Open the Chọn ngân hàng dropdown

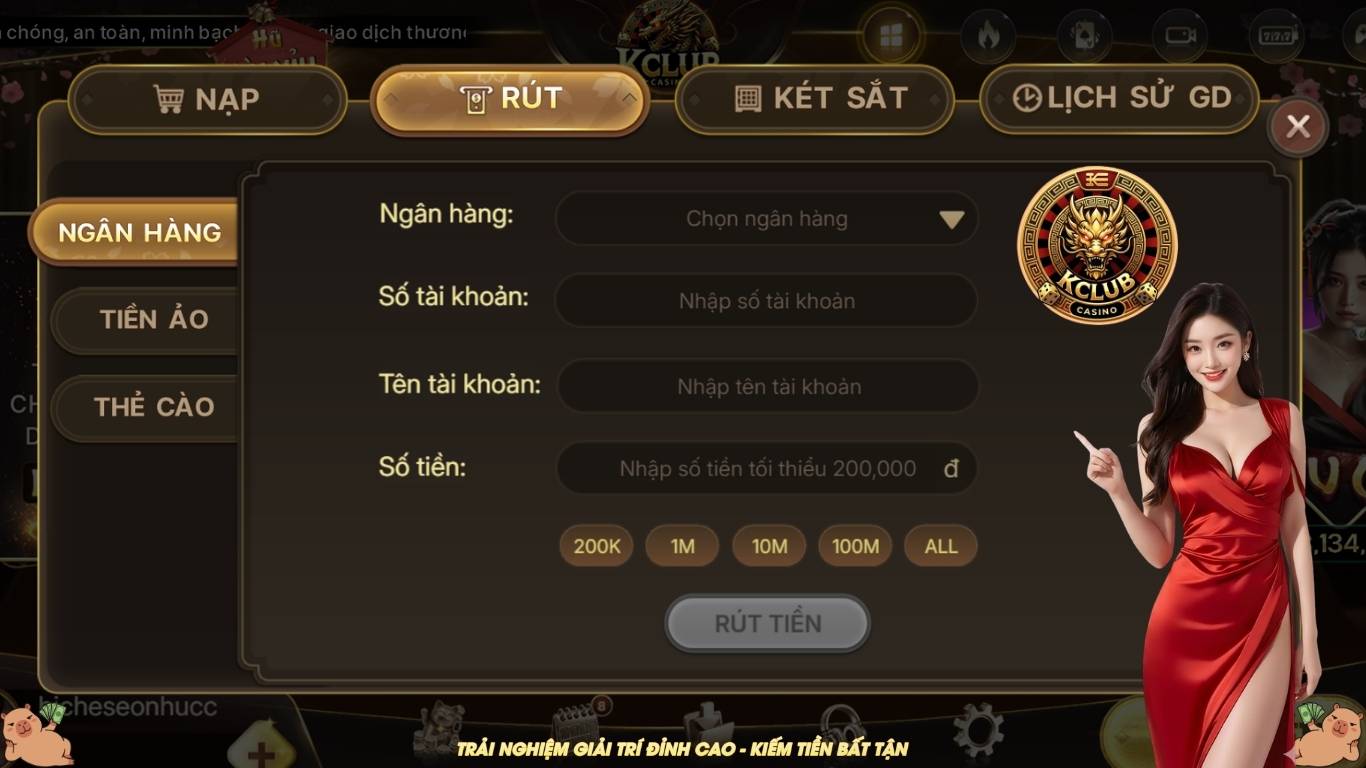tap(767, 218)
